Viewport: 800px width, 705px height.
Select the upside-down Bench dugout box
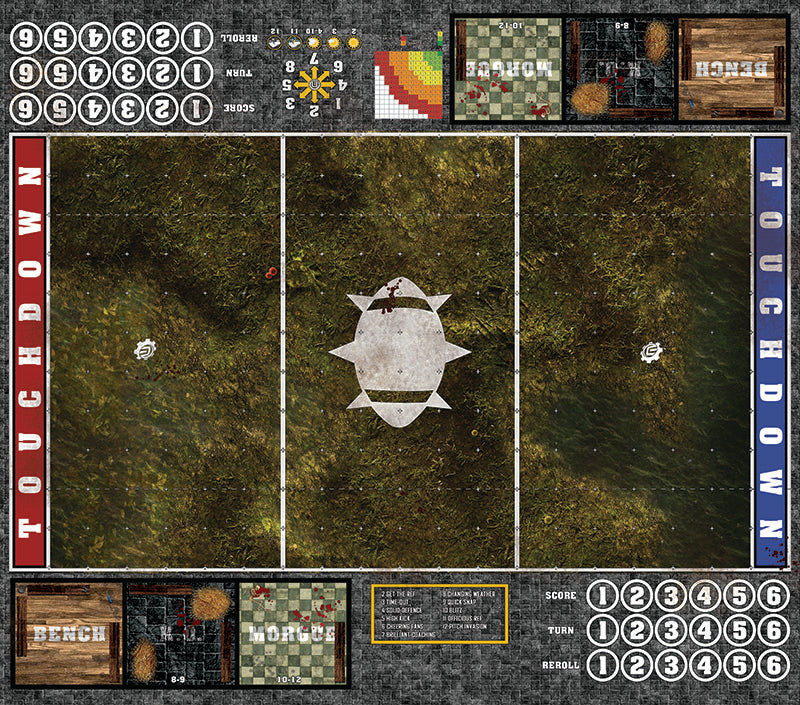click(x=732, y=69)
